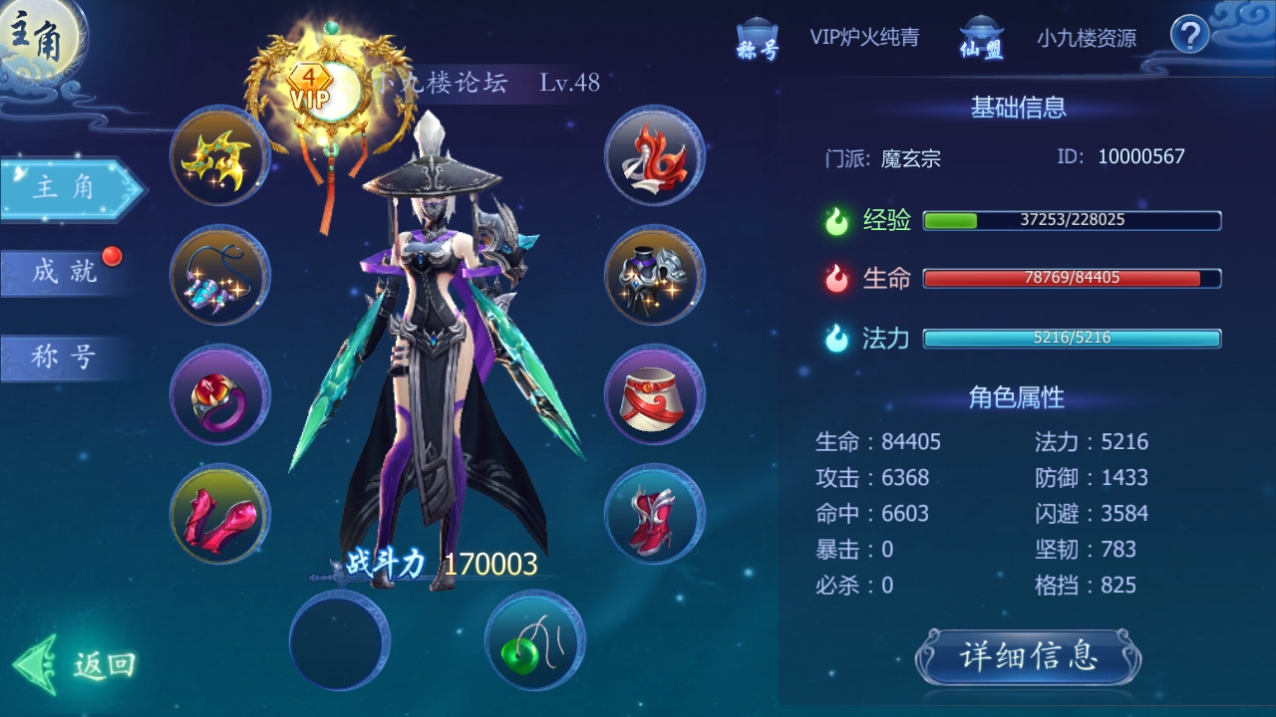
Task: Tap the 仙盟 guild badge icon
Action: tap(981, 40)
